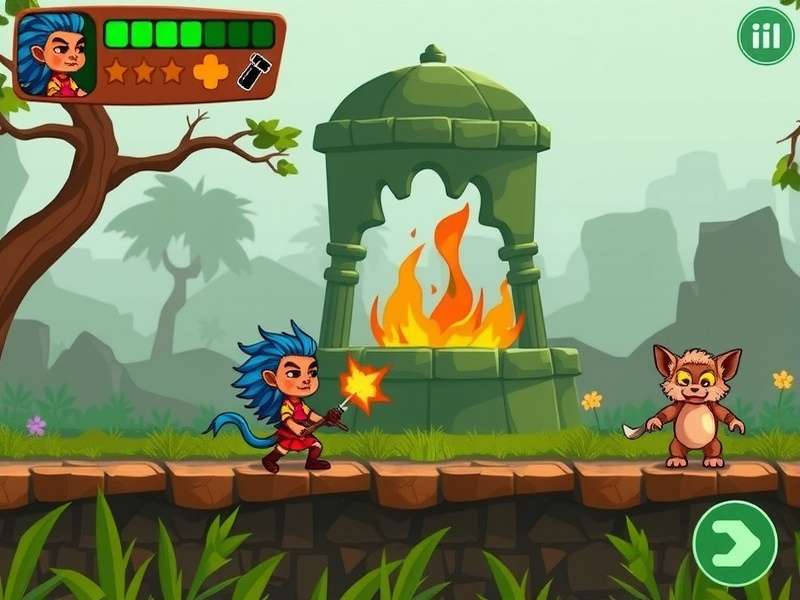
Task: Choose the black hammer weapon icon
Action: coord(254,71)
